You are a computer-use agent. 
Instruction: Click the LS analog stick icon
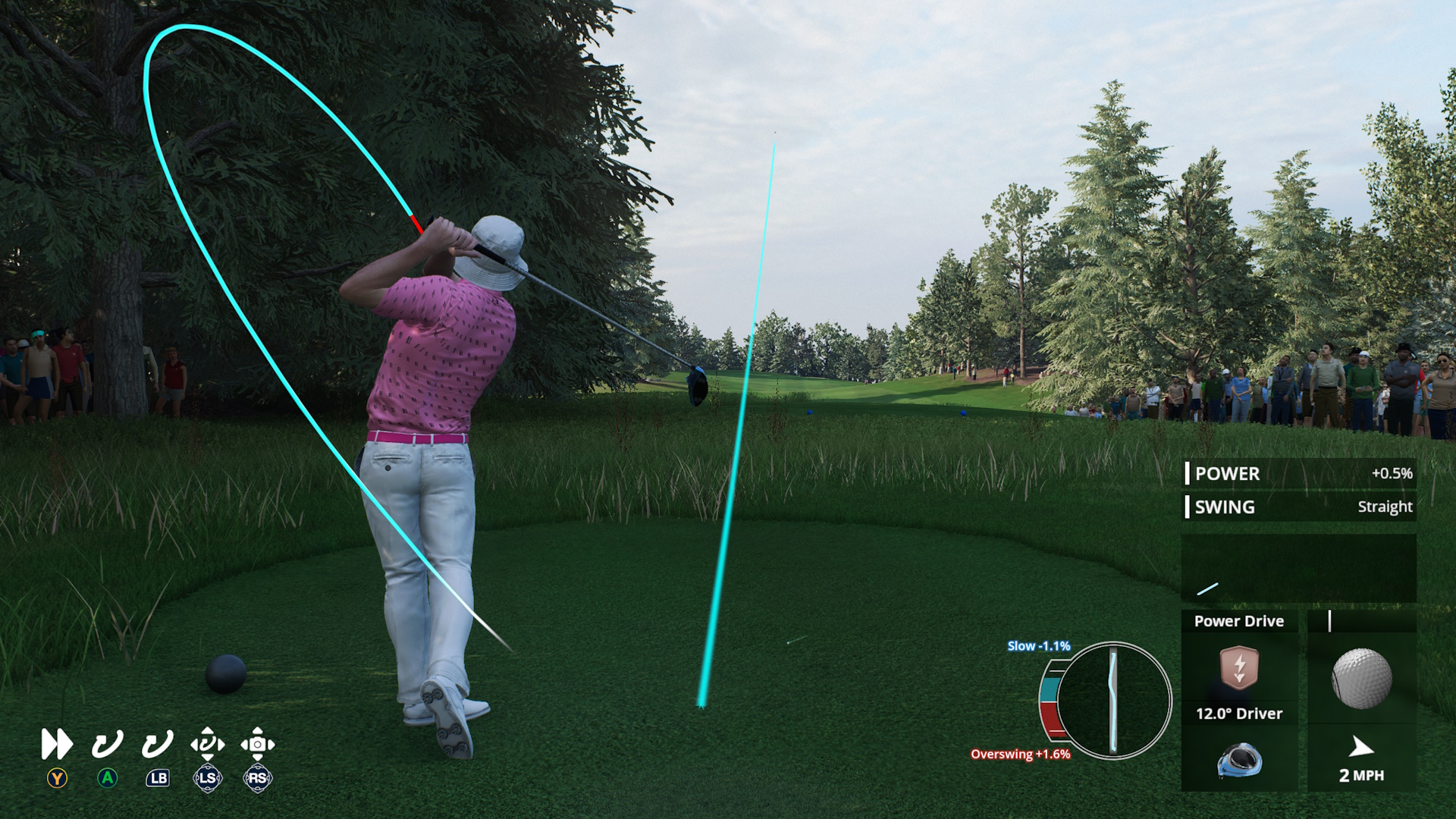[209, 778]
